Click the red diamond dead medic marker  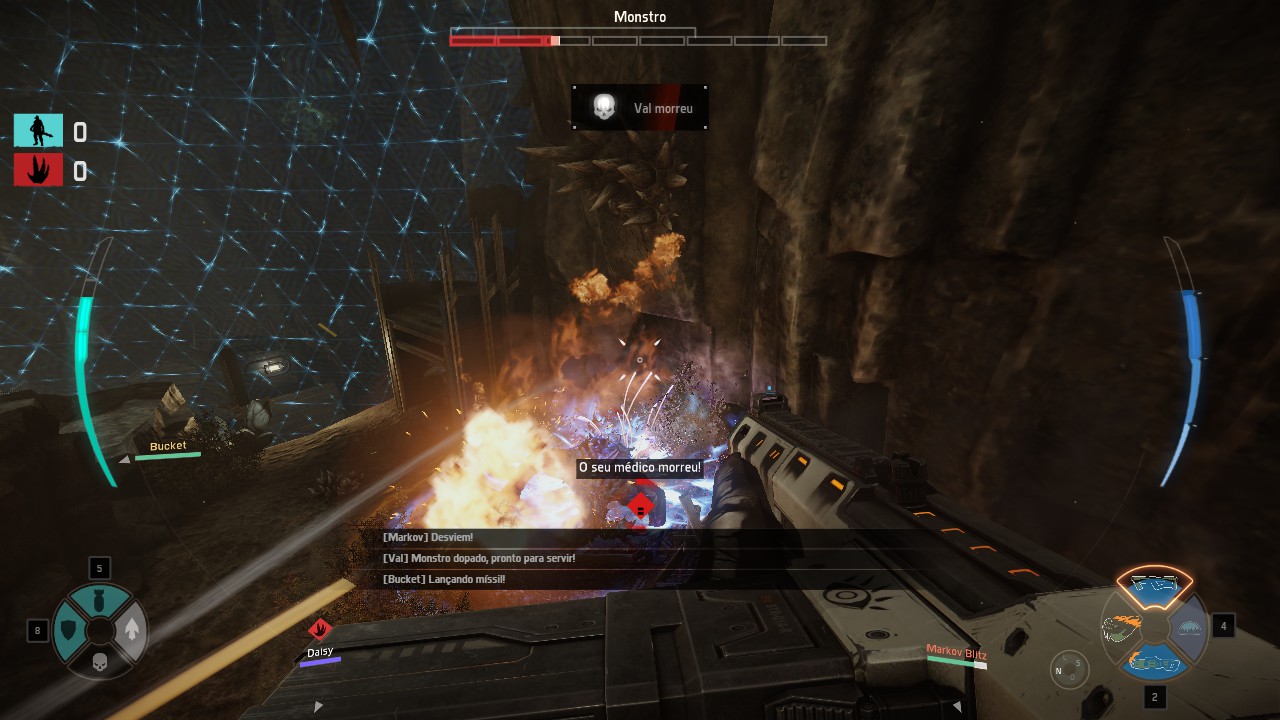pos(640,507)
